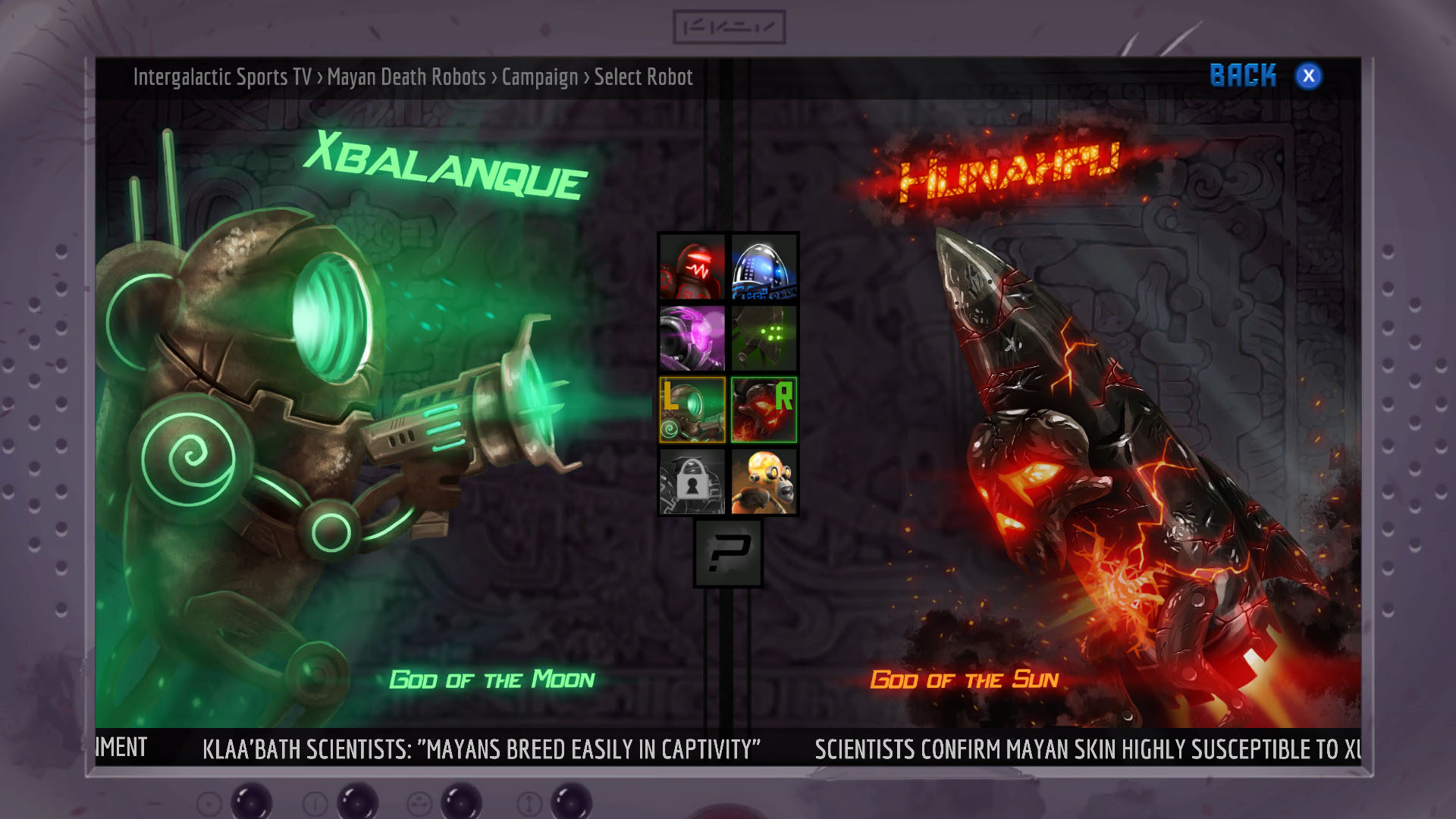This screenshot has width=1456, height=819.
Task: Select Hunahpu's lava portrait tile
Action: pos(764,409)
